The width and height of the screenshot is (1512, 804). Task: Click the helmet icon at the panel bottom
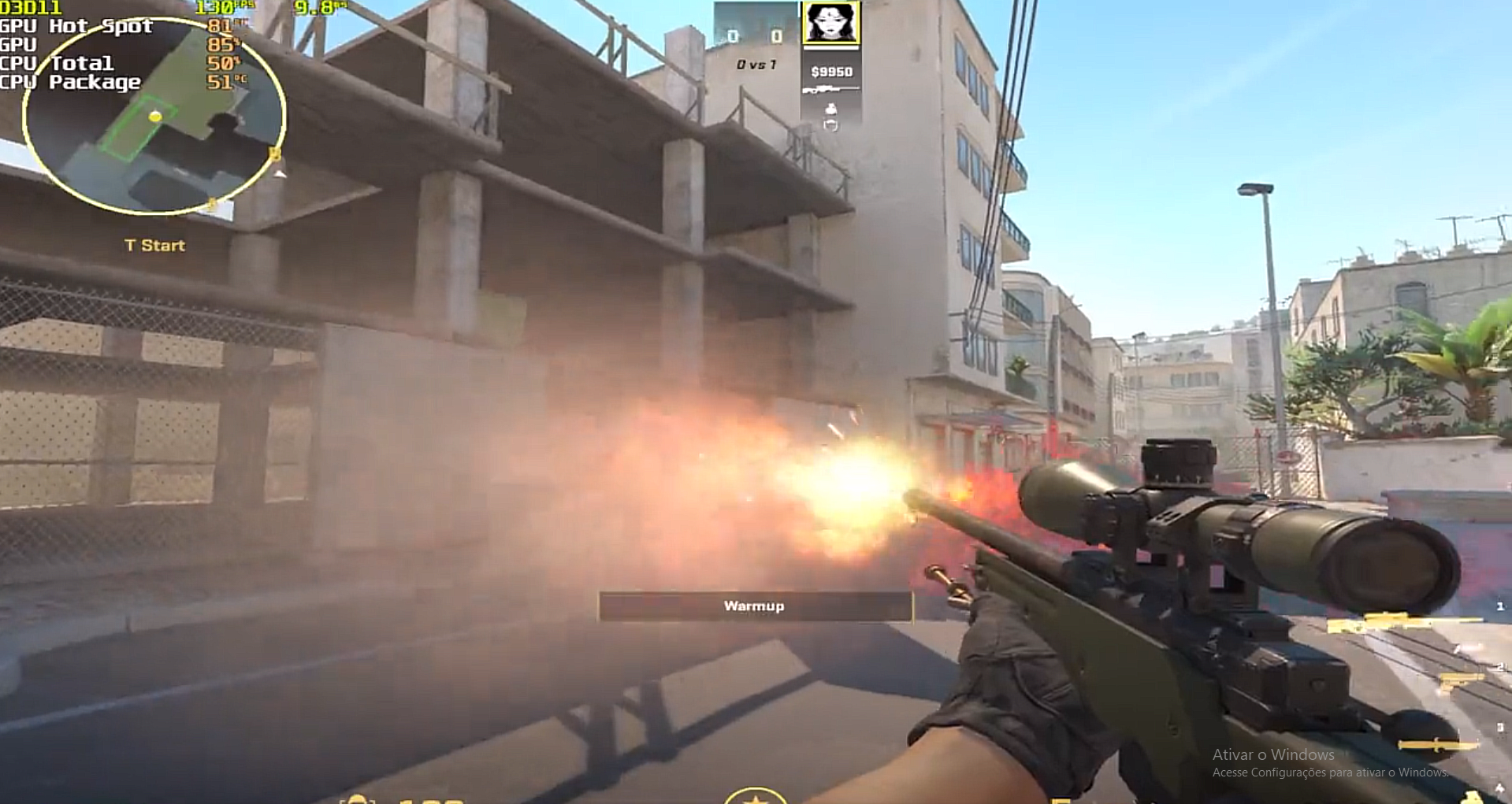point(831,125)
